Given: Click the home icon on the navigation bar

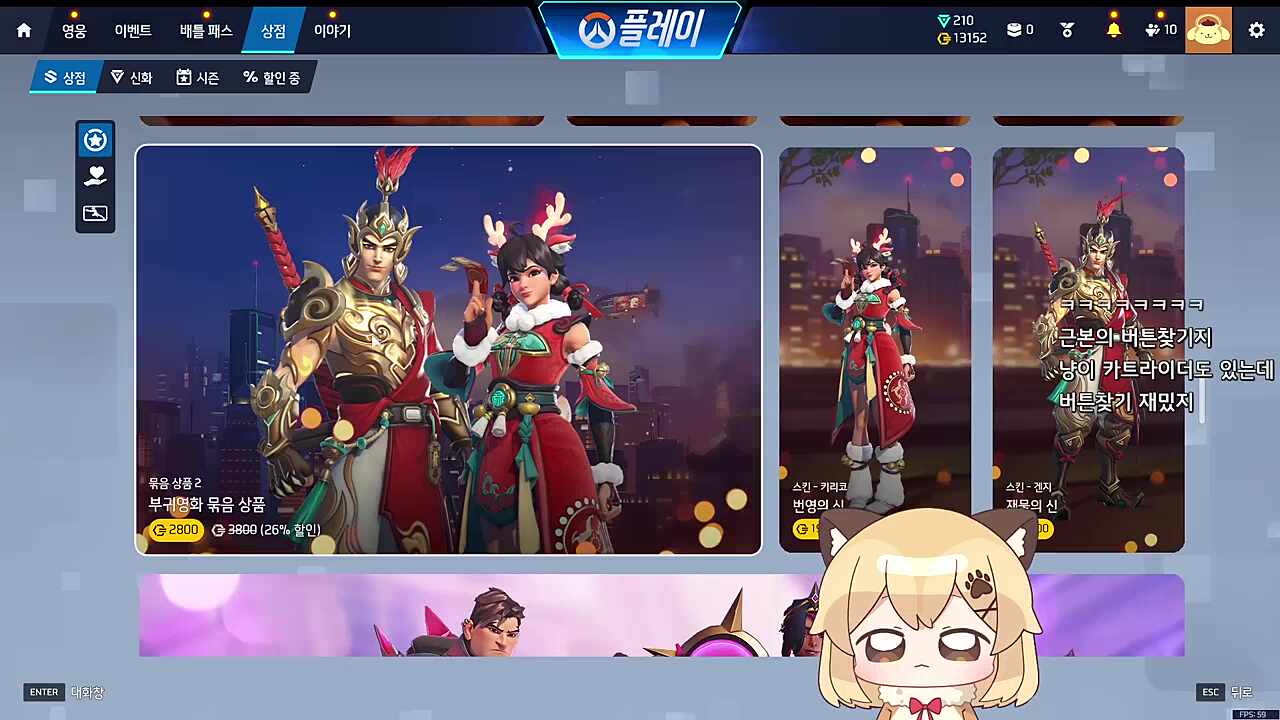Looking at the screenshot, I should click(23, 30).
